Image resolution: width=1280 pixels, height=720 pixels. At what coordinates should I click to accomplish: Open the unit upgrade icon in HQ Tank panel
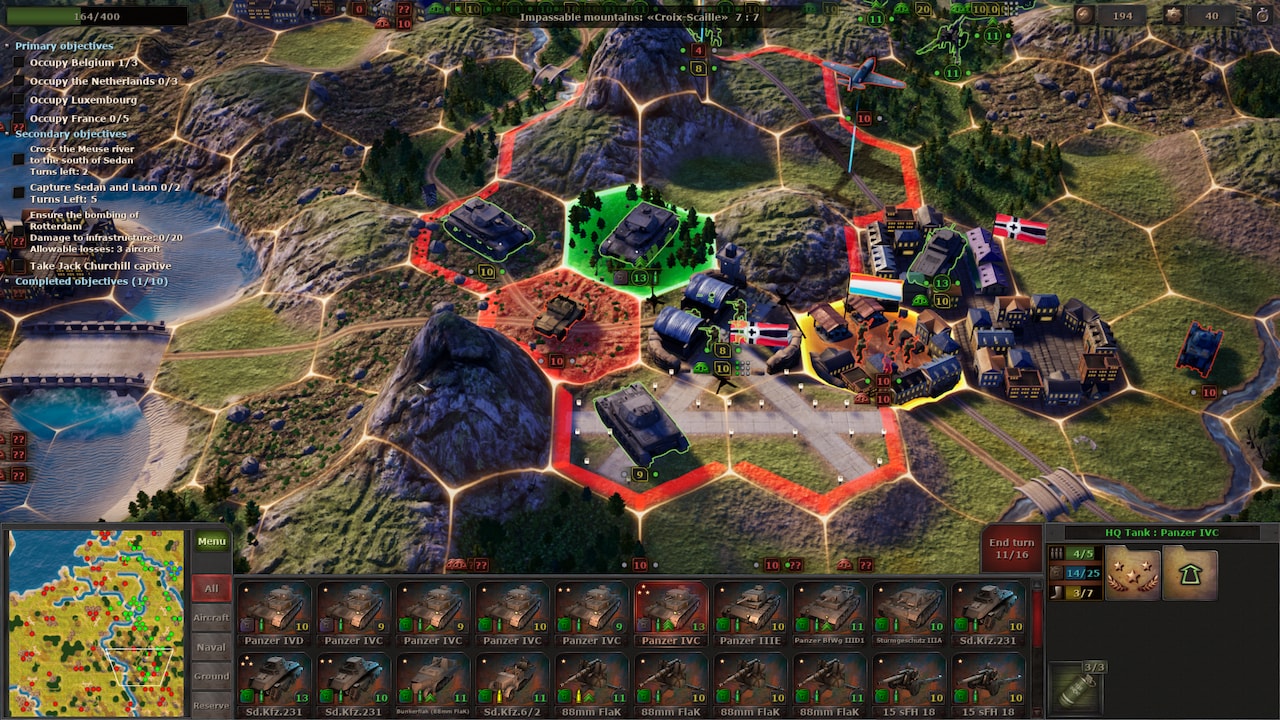(1190, 574)
